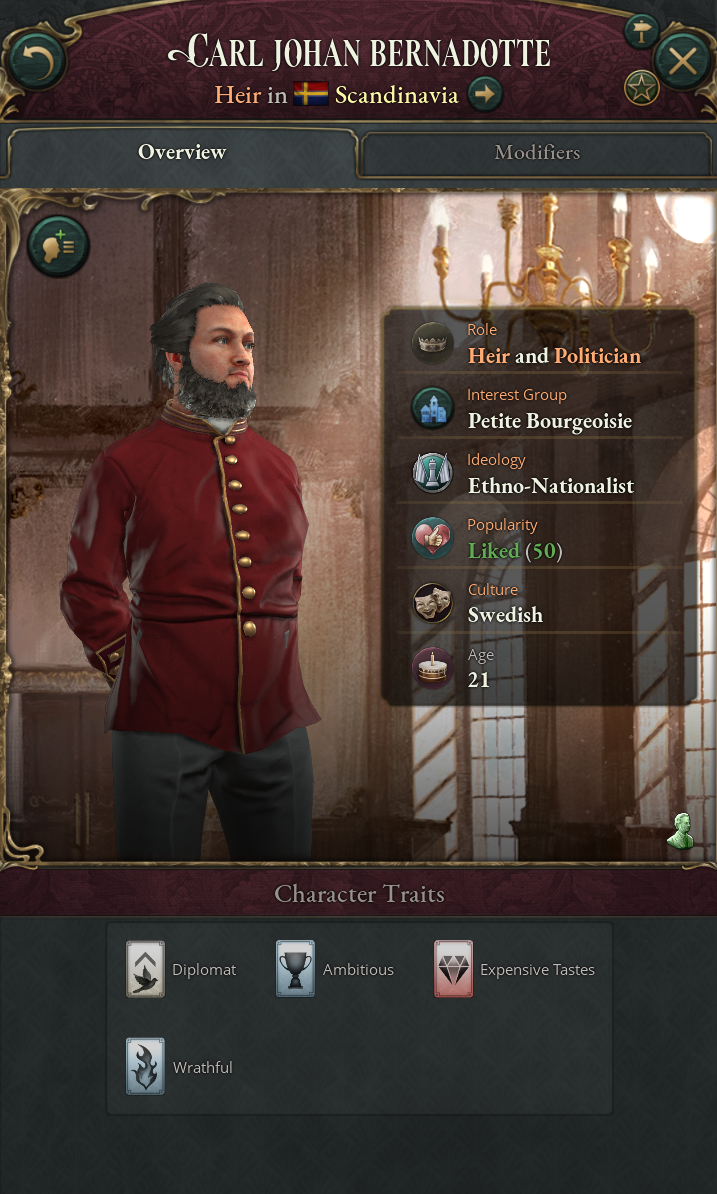Pin this character panel
Viewport: 717px width, 1194px height.
pos(641,30)
